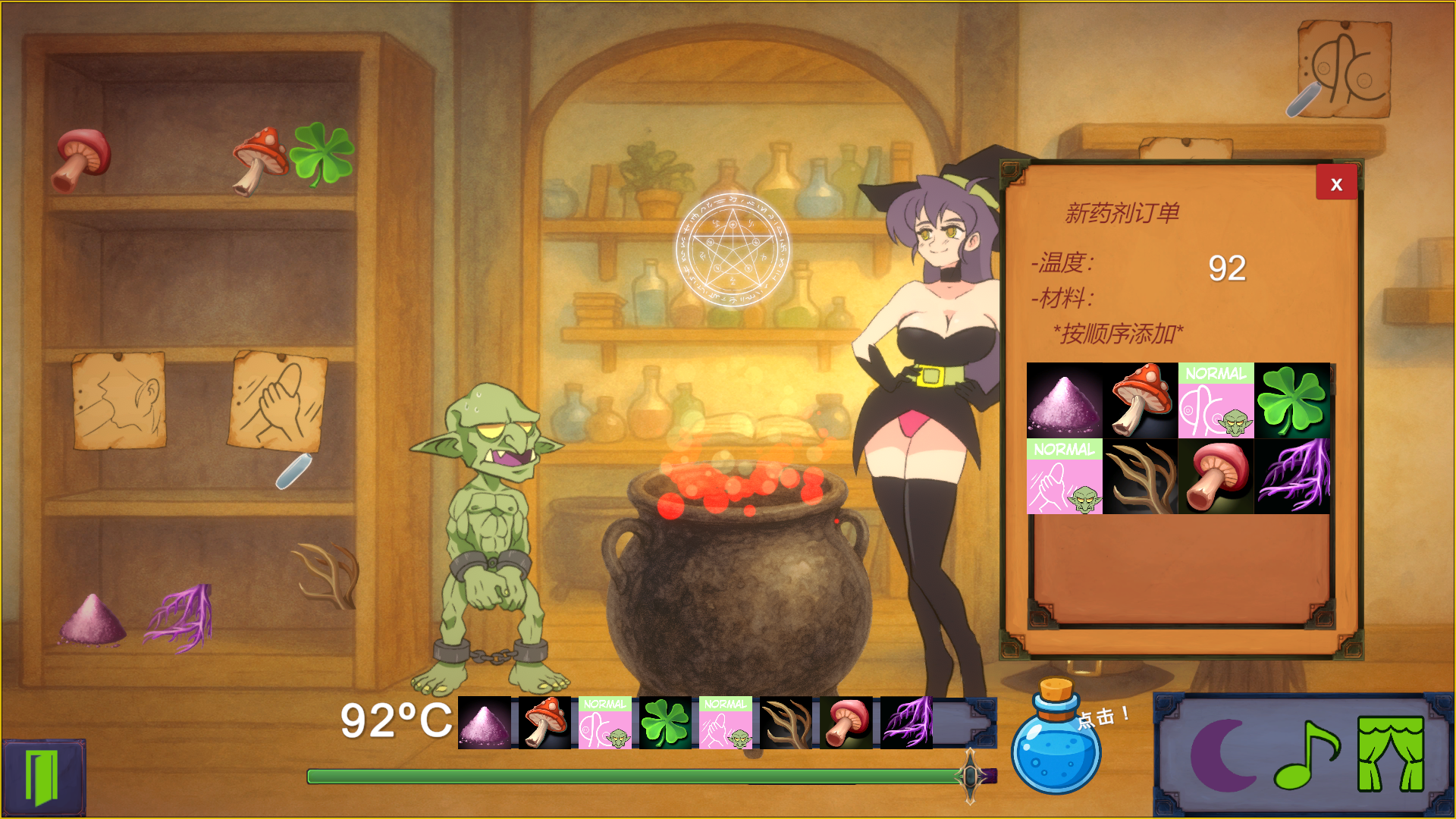Close the new potion order panel

point(1336,184)
